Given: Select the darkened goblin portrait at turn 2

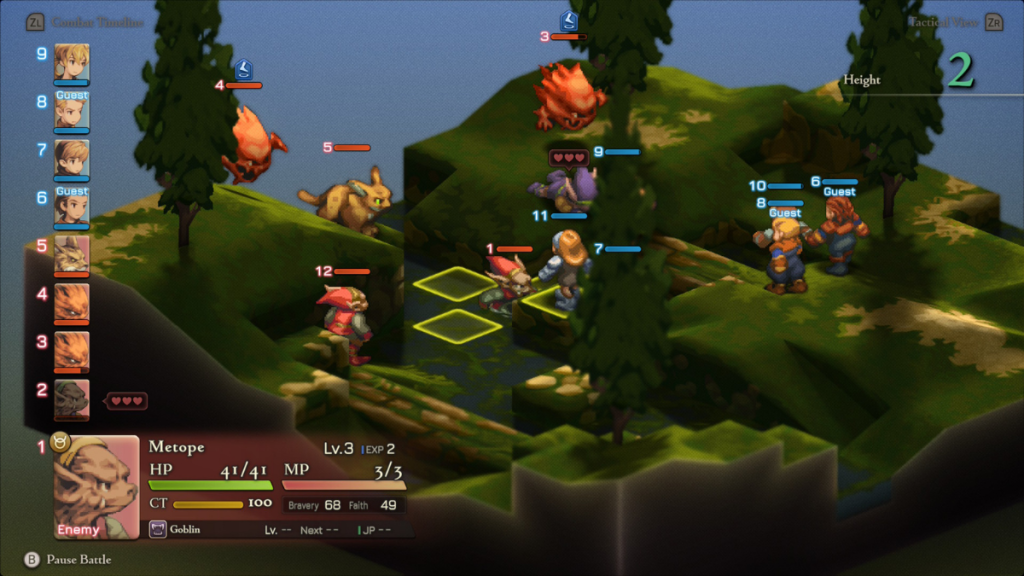Looking at the screenshot, I should (x=71, y=398).
